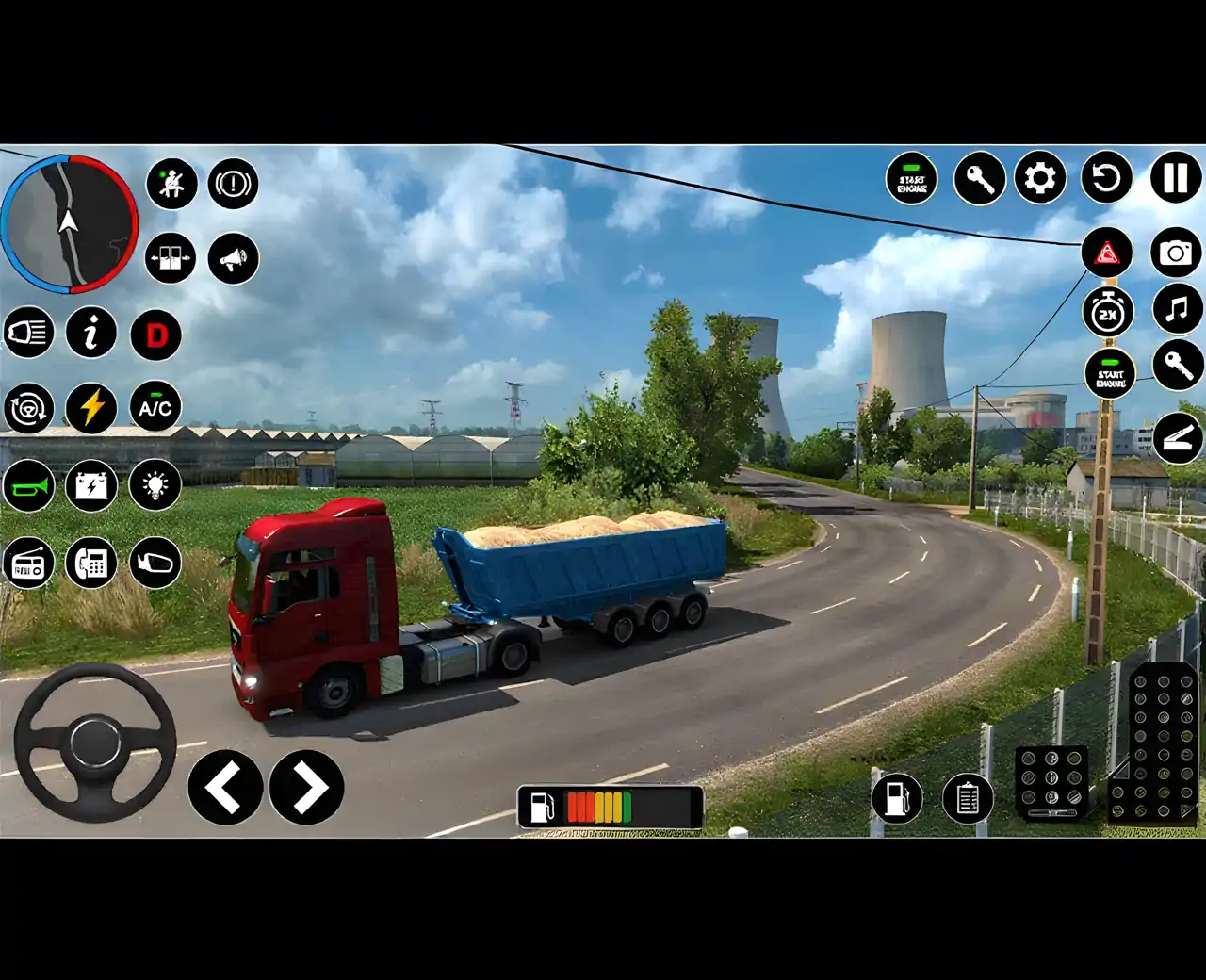Switch on the headlights icon
Viewport: 1206px width, 980px height.
tap(28, 333)
